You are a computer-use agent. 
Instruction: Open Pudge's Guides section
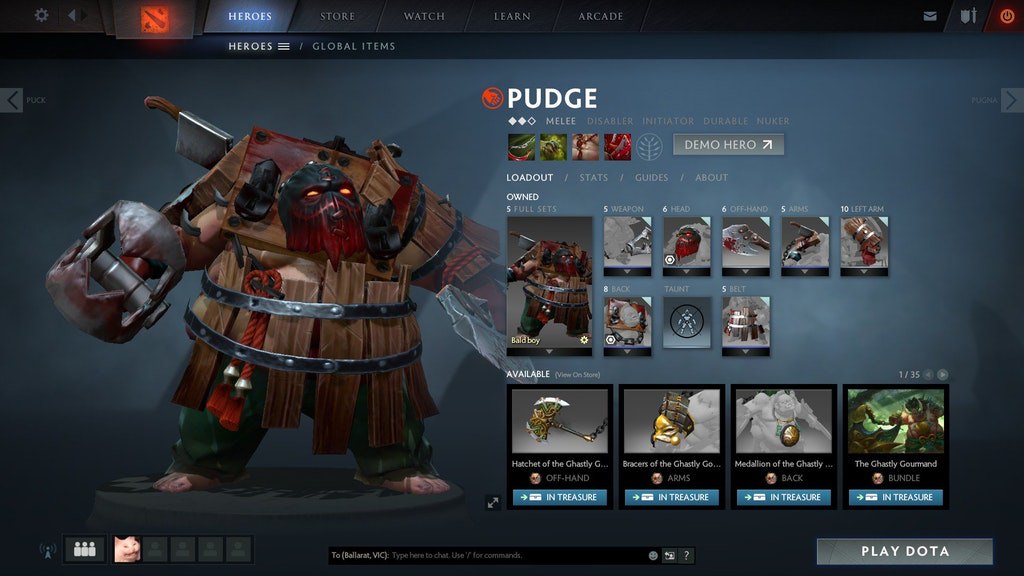pos(651,178)
